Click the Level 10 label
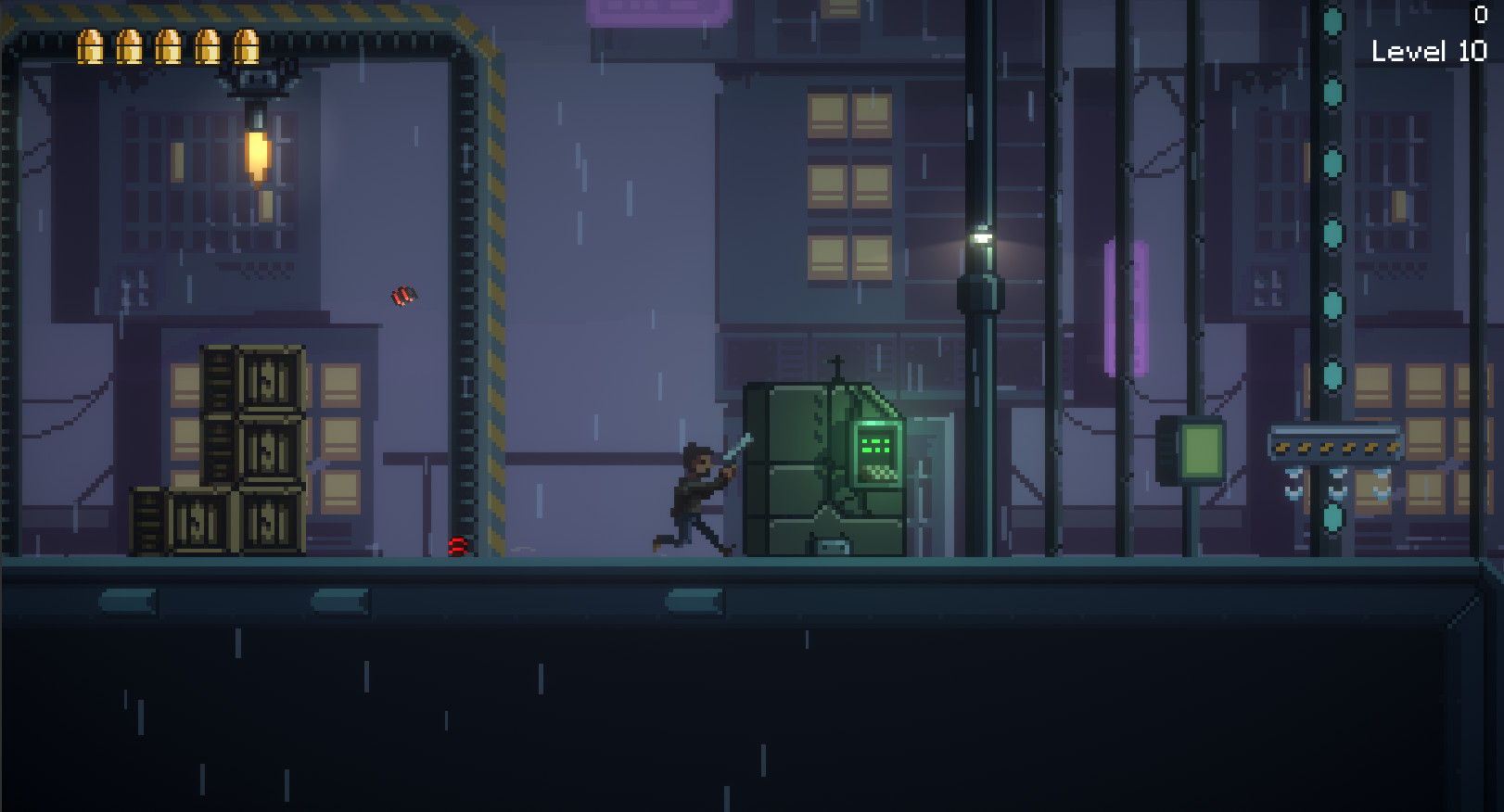Image resolution: width=1504 pixels, height=812 pixels. point(1432,52)
